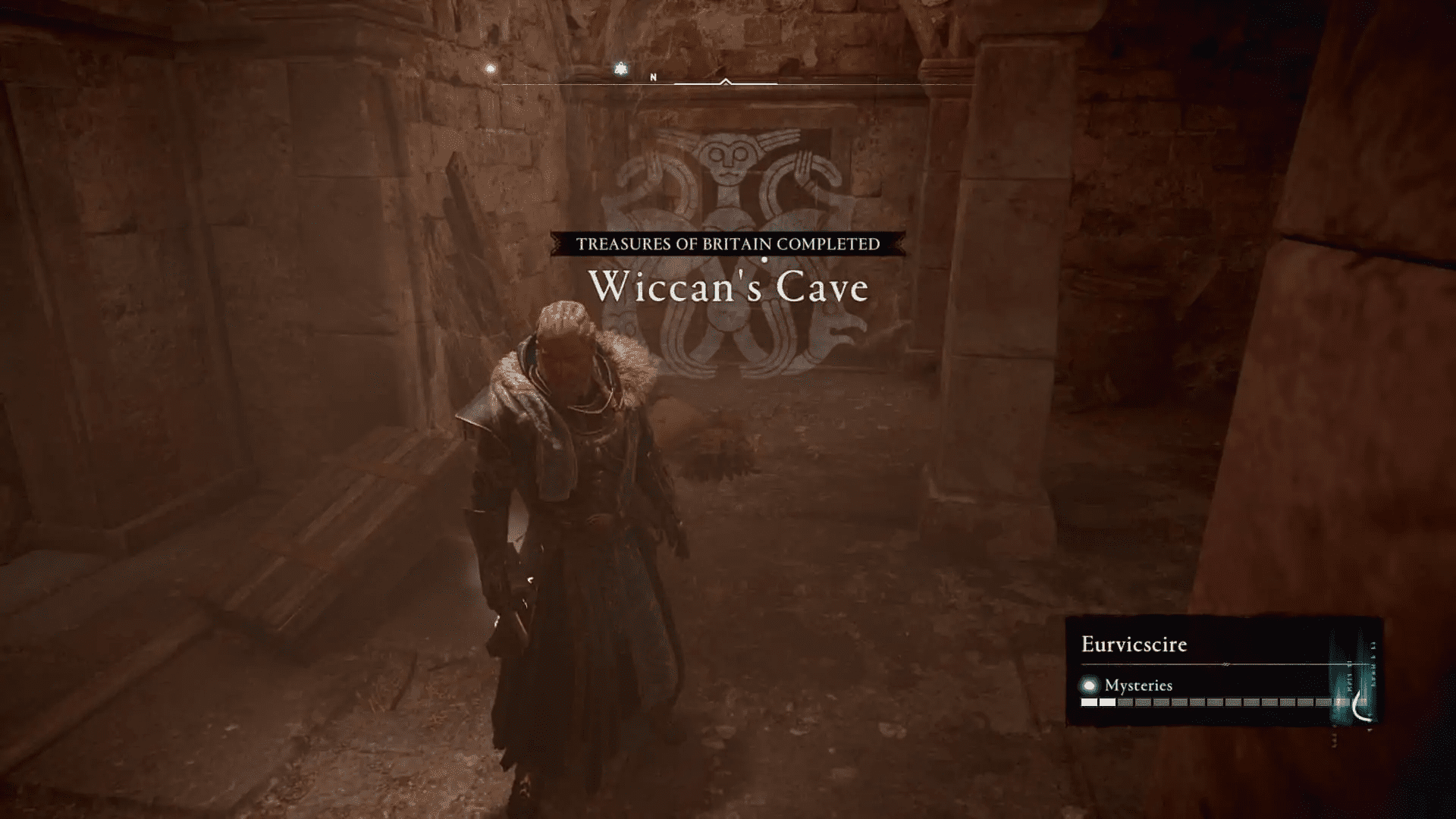Click the sickle glyph on the Eurvicscire panel
This screenshot has width=1456, height=819.
click(x=1360, y=705)
